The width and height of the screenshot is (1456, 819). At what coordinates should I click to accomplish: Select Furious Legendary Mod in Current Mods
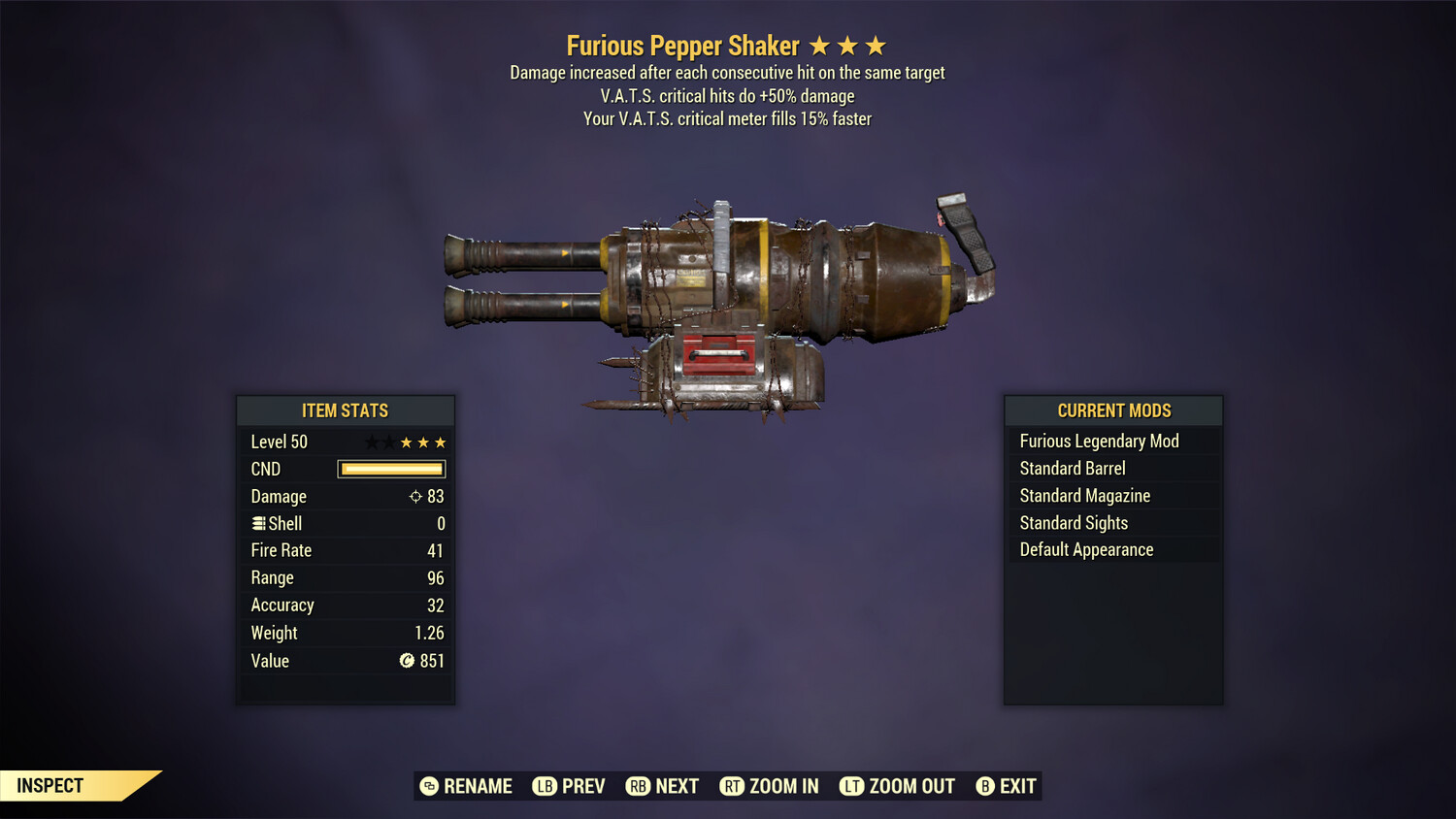pos(1099,441)
